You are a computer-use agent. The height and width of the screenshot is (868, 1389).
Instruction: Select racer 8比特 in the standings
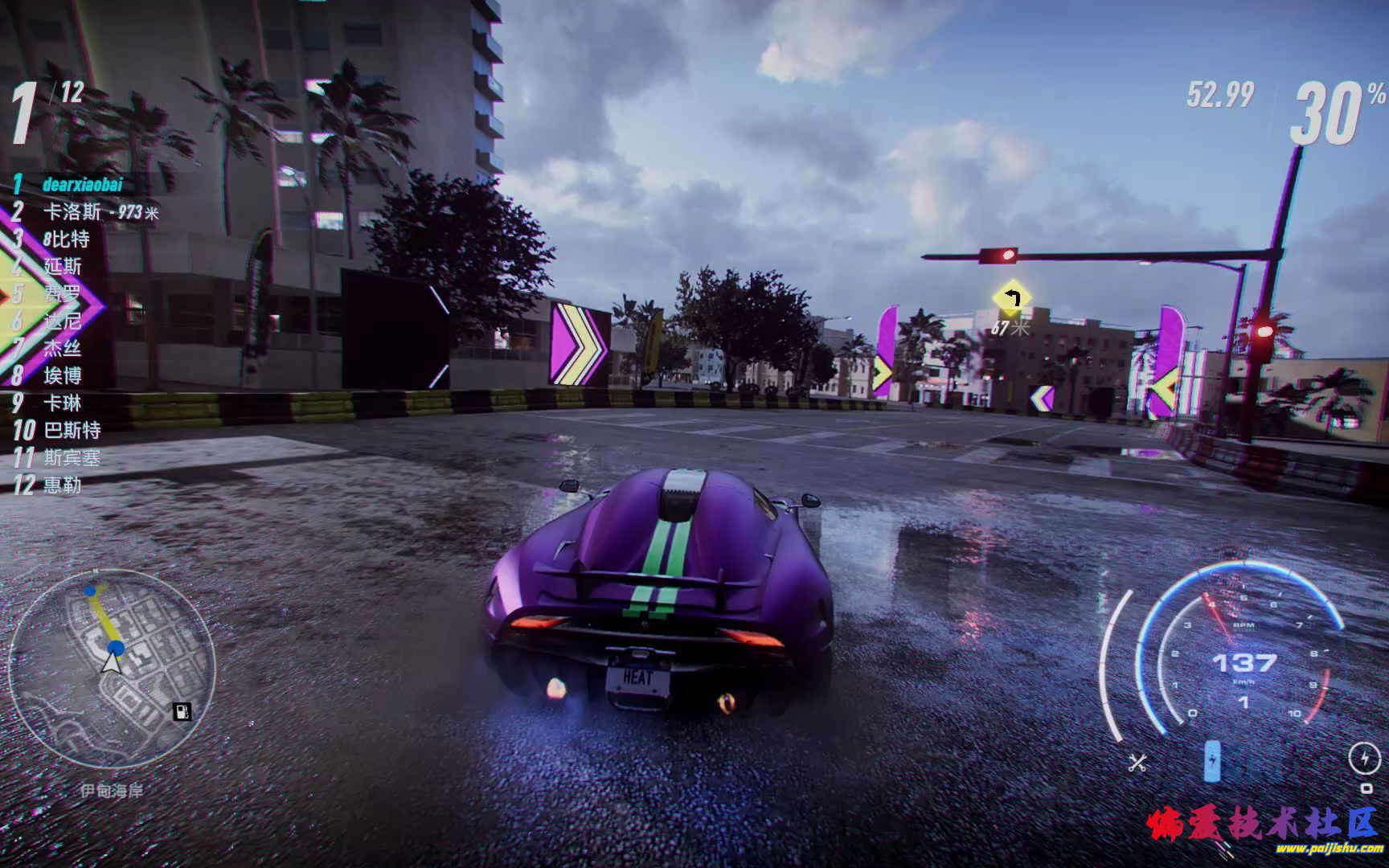66,240
